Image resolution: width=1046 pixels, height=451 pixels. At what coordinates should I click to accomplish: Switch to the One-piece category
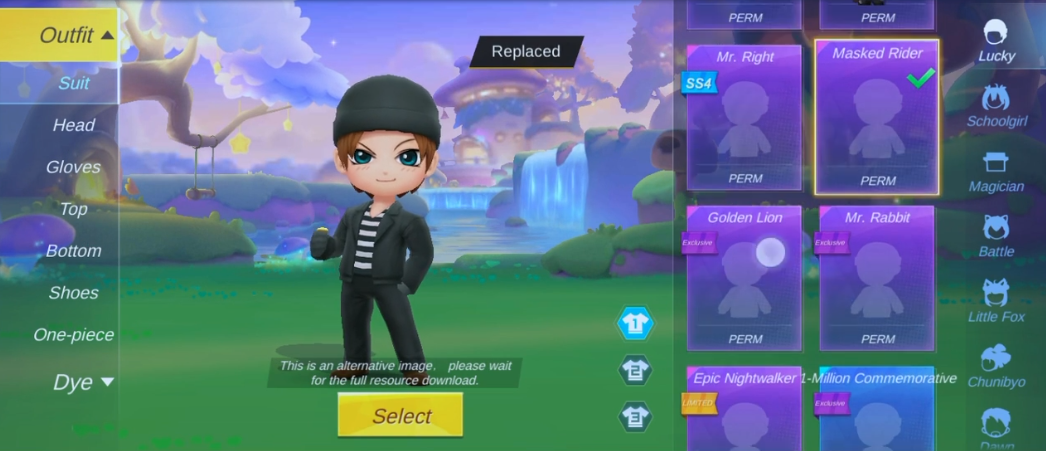pyautogui.click(x=73, y=335)
